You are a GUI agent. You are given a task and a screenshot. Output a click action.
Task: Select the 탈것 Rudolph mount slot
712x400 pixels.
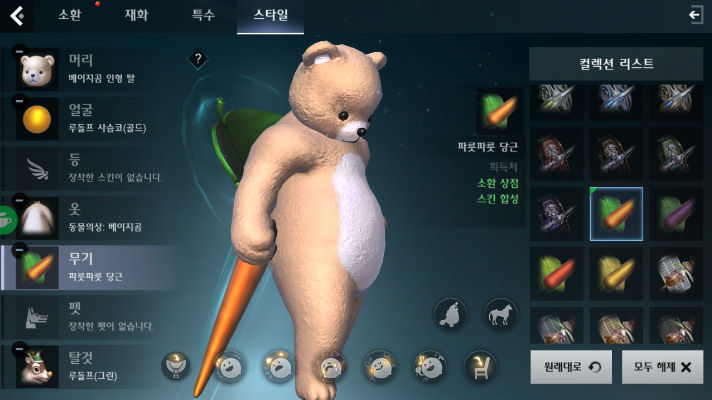click(x=90, y=366)
